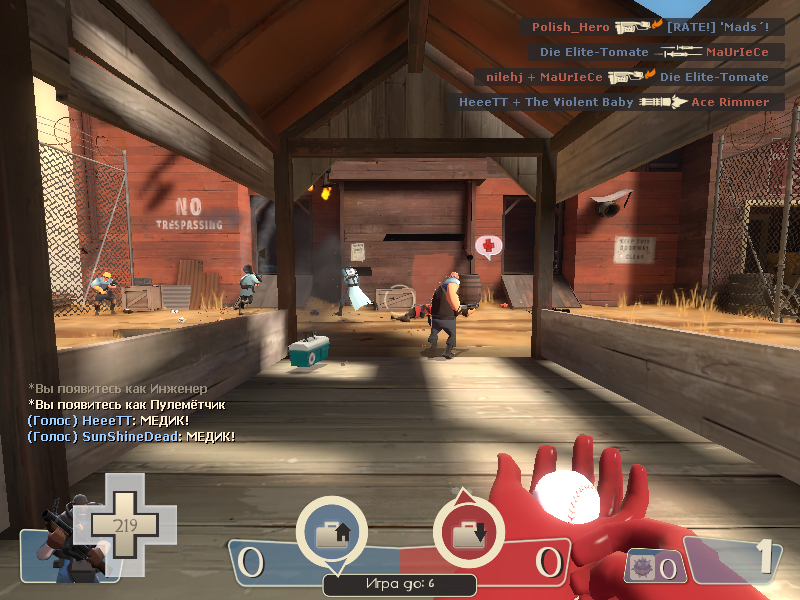Click the Die Elite-Tomate killed MaUrIeCe notice

coord(654,52)
